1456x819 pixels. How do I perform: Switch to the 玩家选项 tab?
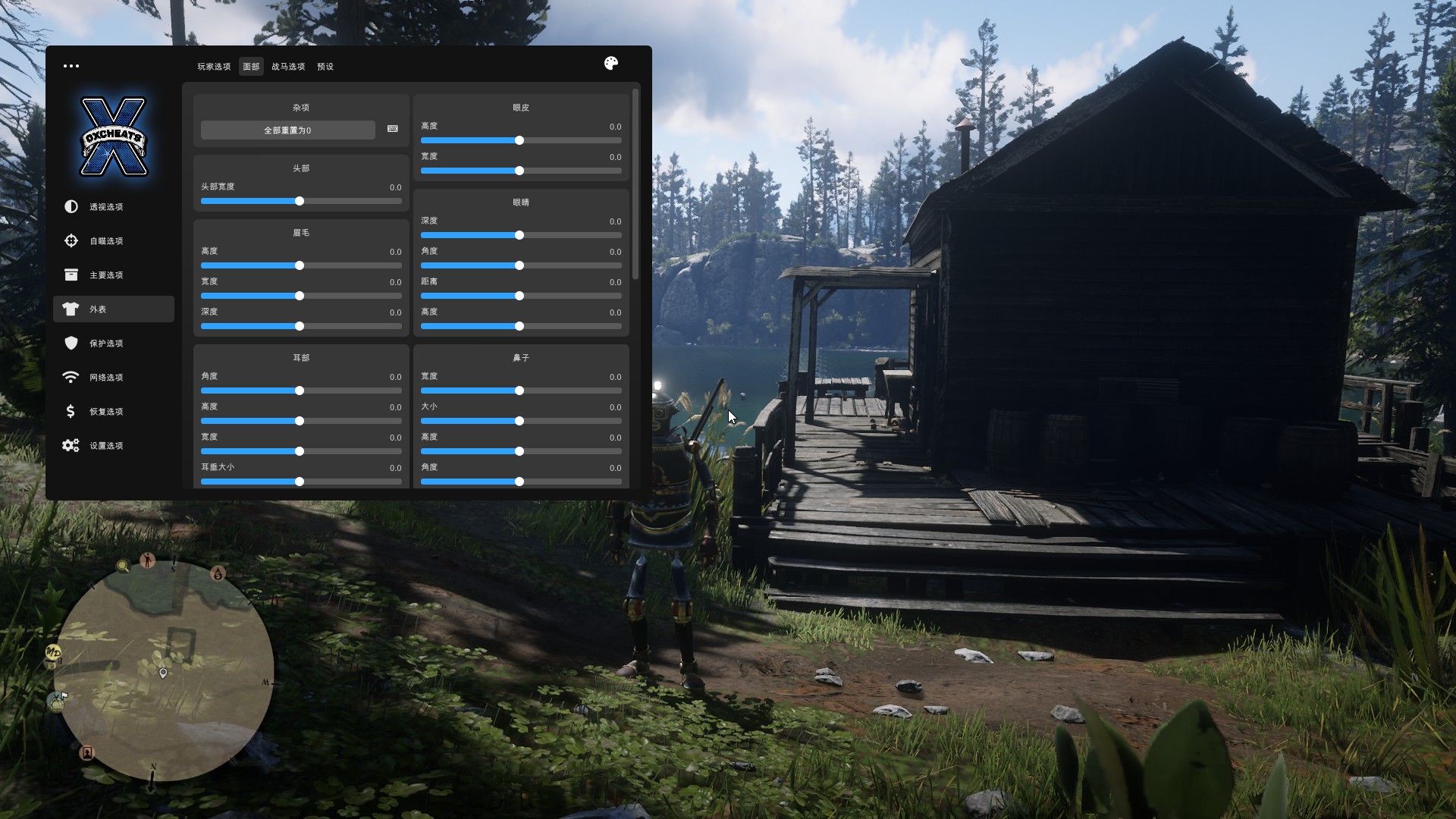[x=214, y=67]
